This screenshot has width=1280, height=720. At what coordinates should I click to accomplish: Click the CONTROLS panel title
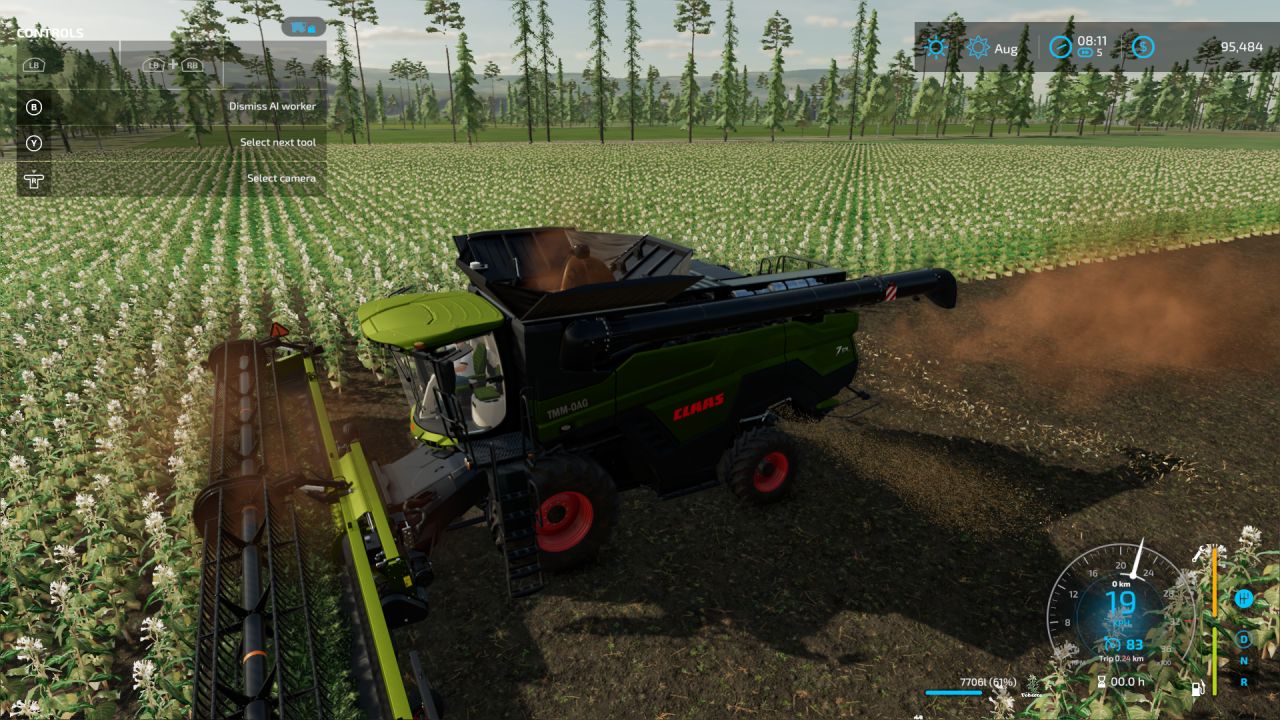click(51, 32)
